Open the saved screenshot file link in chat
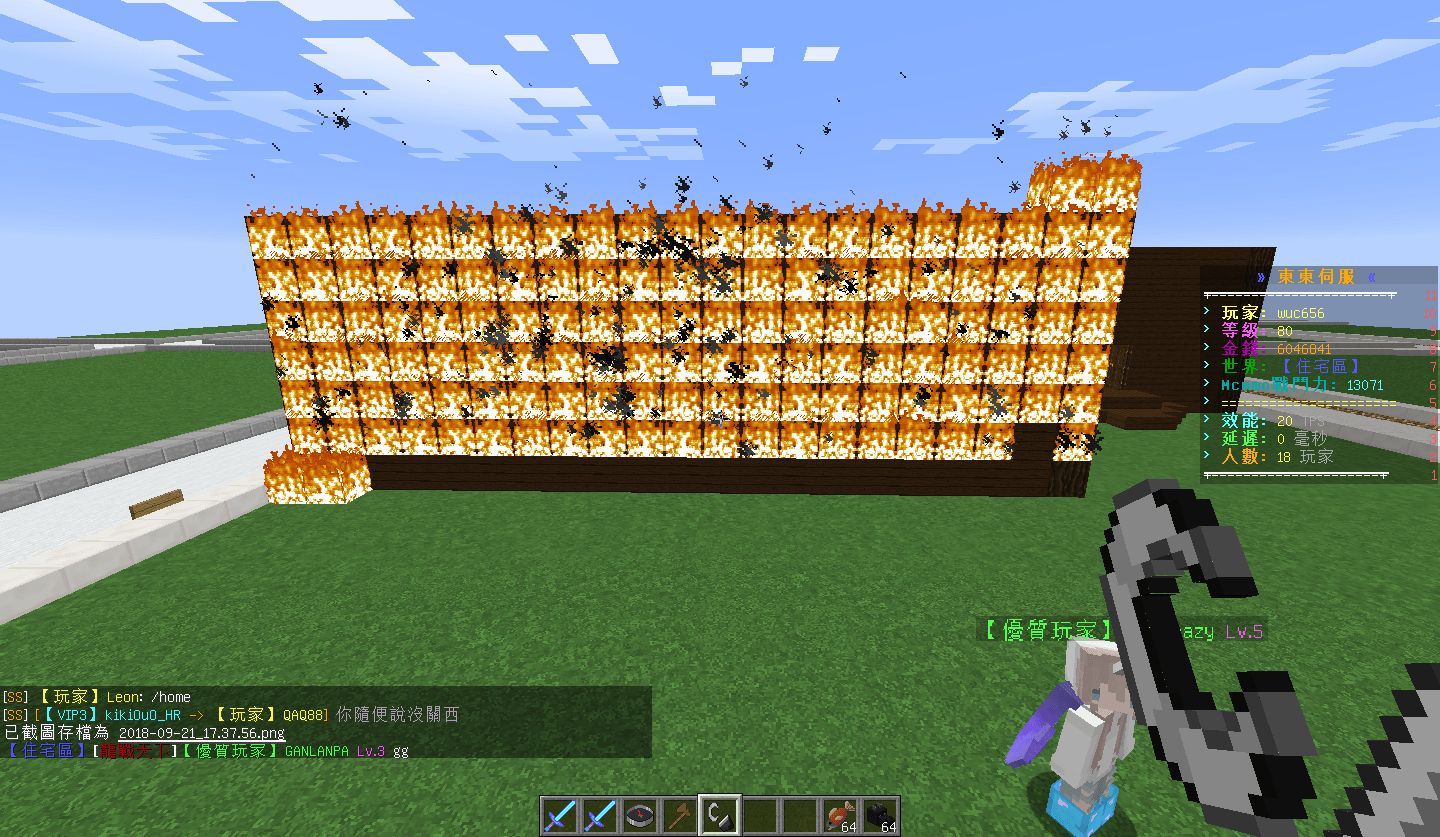 pyautogui.click(x=201, y=733)
